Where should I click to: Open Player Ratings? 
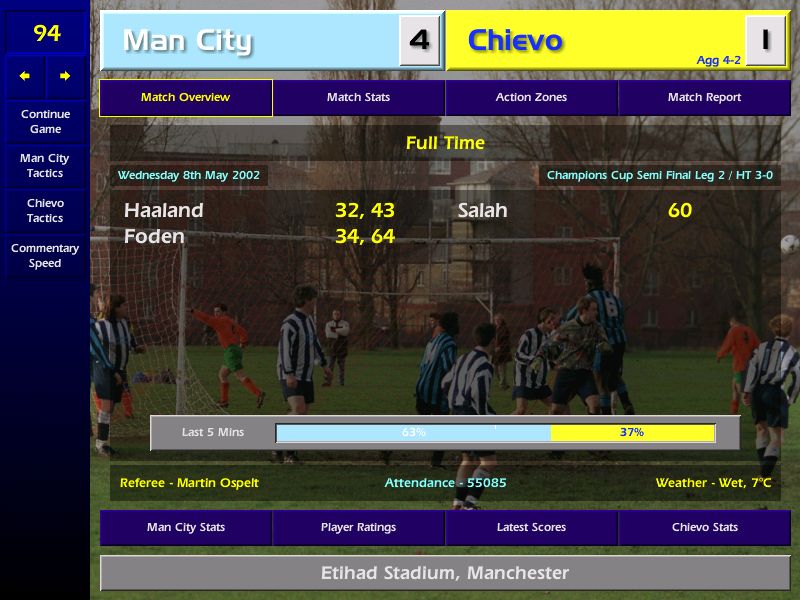(358, 528)
